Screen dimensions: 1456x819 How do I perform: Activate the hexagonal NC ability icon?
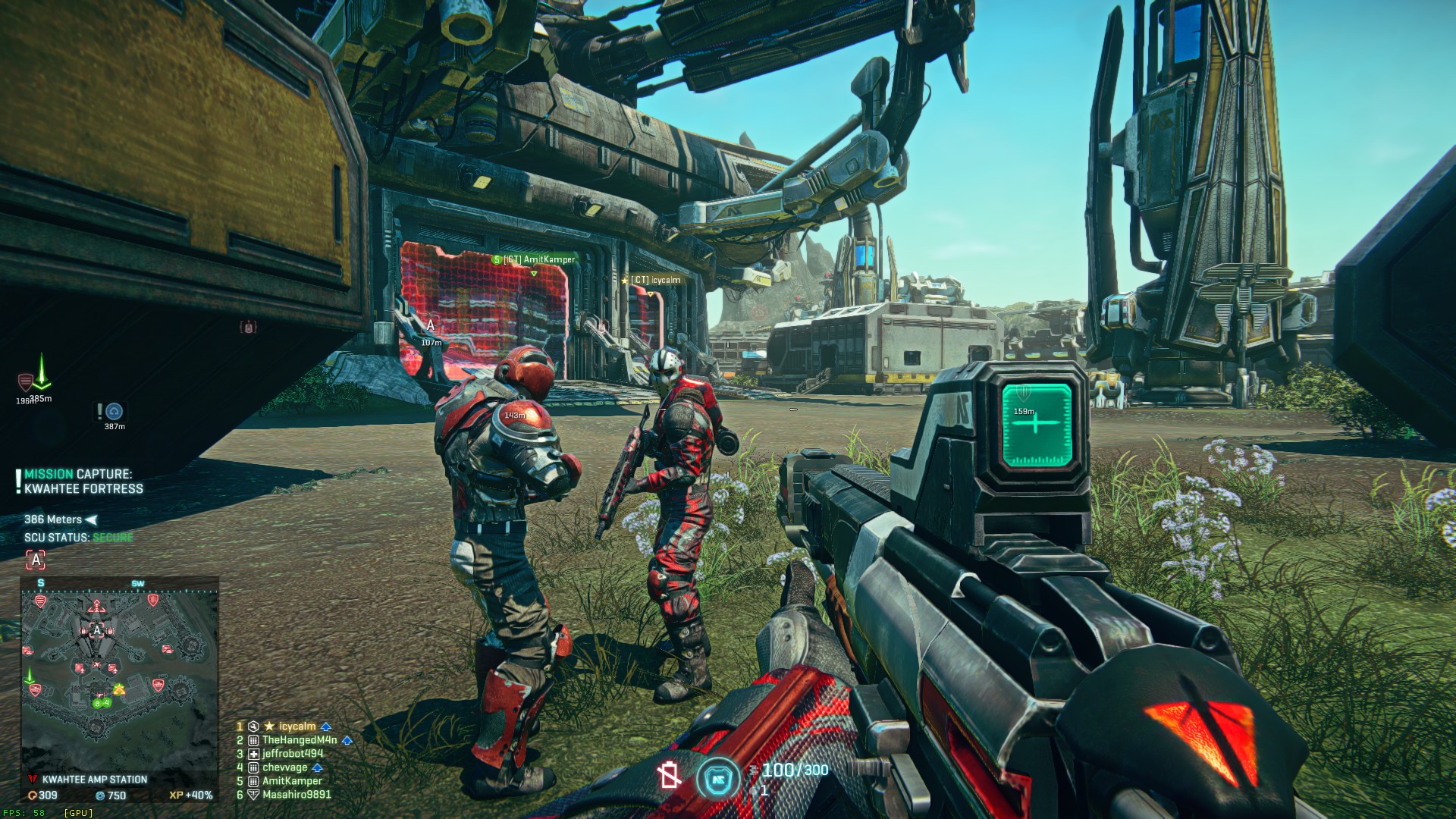[x=717, y=778]
